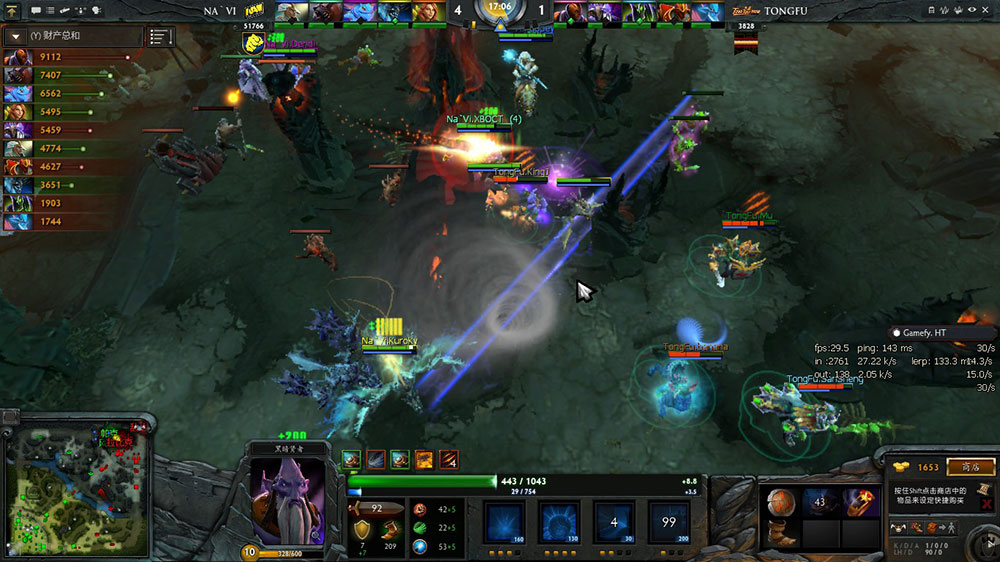Toggle the list view button beside the net worth dropdown
The height and width of the screenshot is (562, 1000).
(x=159, y=37)
